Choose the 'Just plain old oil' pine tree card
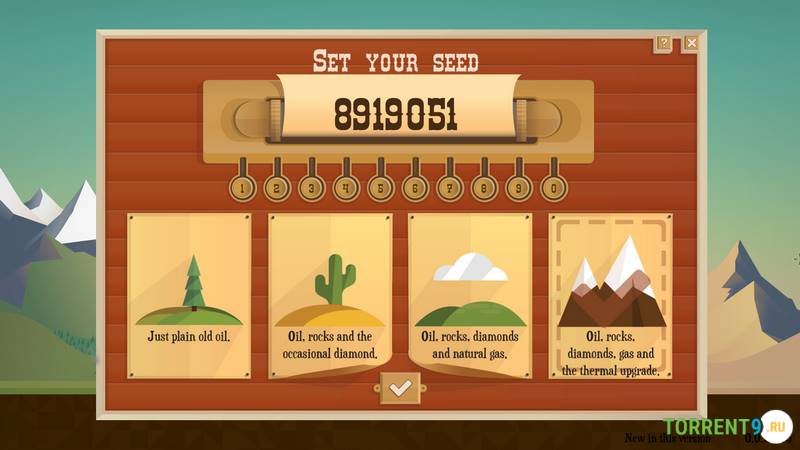800x450 pixels. (x=189, y=295)
